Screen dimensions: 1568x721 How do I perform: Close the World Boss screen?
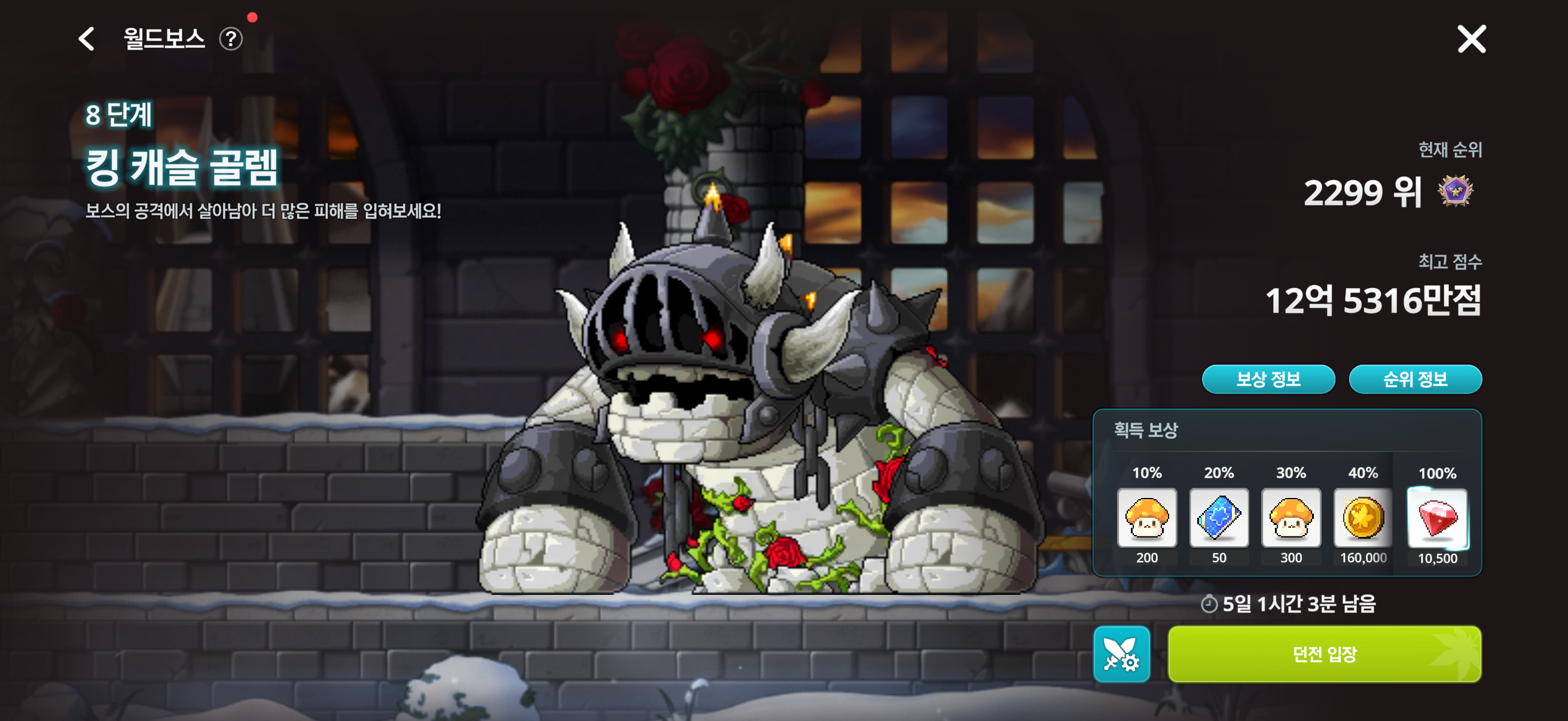pos(1471,39)
